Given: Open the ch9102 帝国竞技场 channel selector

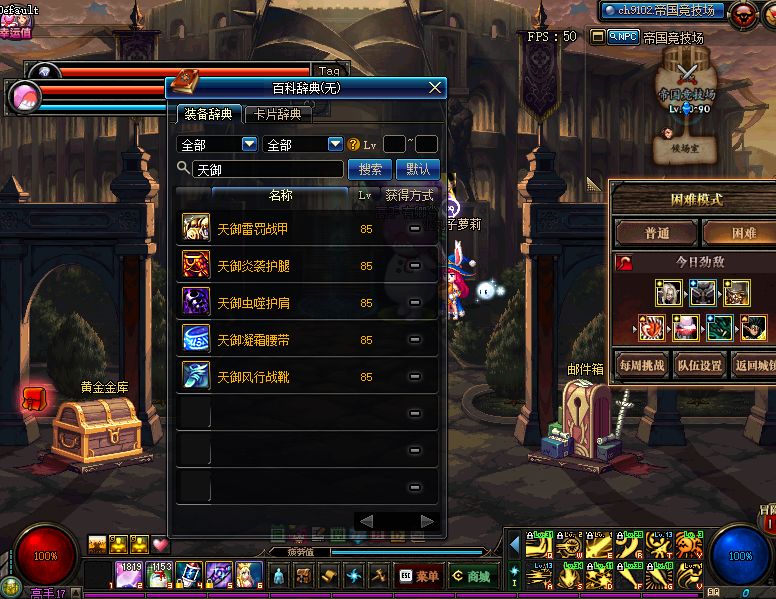Looking at the screenshot, I should [x=663, y=11].
